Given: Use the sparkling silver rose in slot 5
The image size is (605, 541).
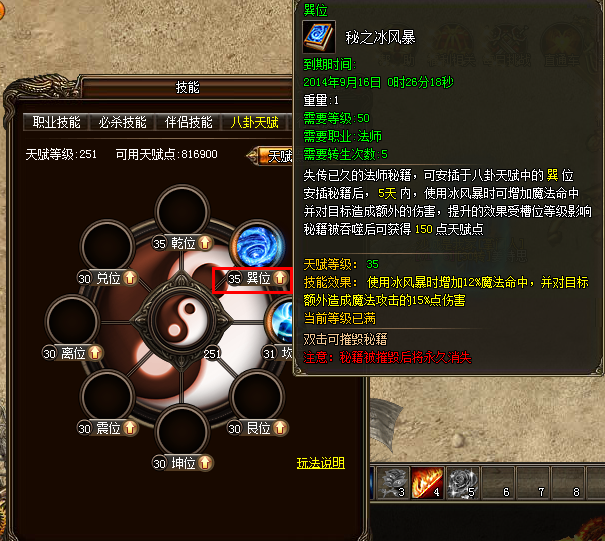Looking at the screenshot, I should (460, 484).
